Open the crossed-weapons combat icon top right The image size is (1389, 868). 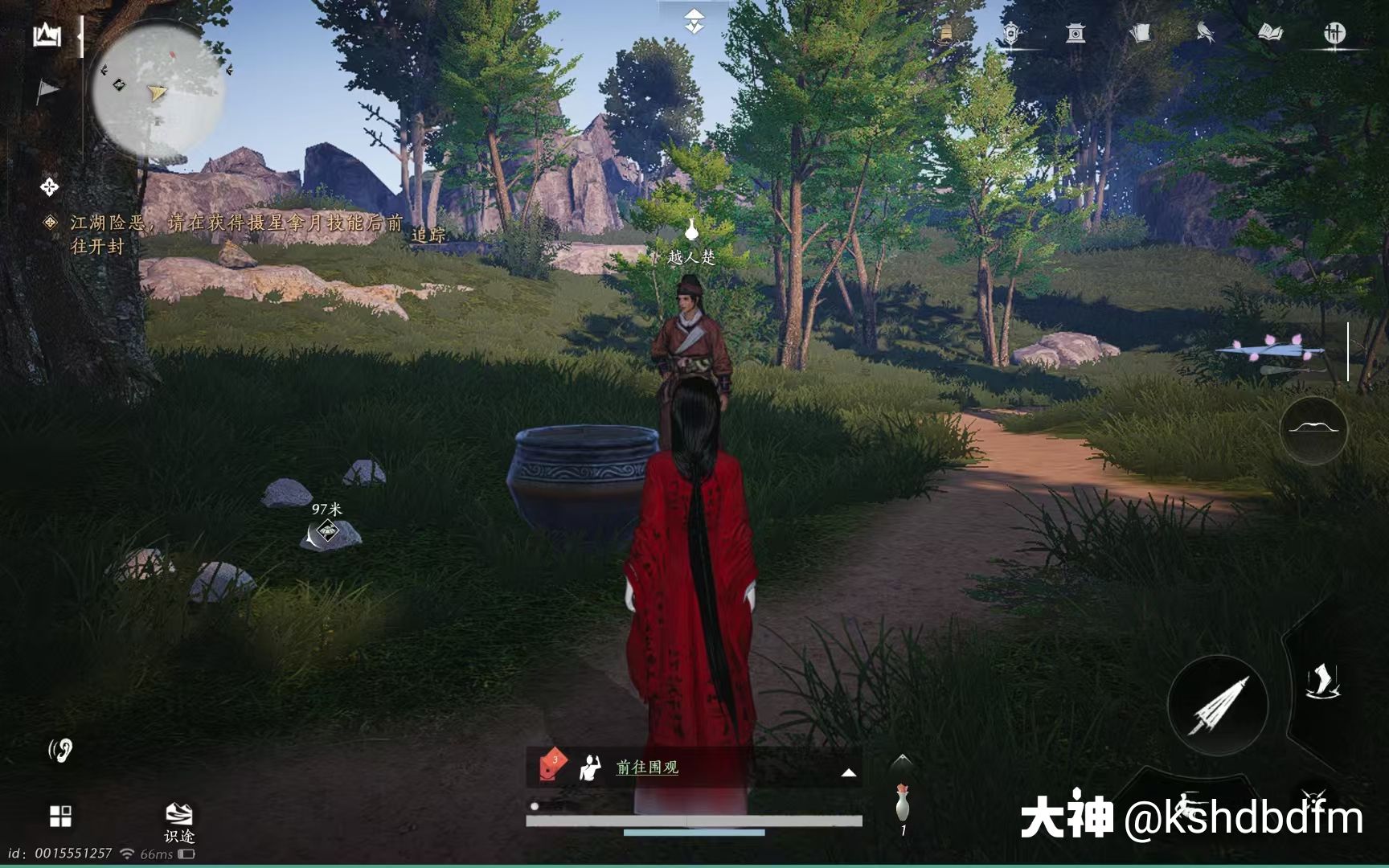[1336, 33]
